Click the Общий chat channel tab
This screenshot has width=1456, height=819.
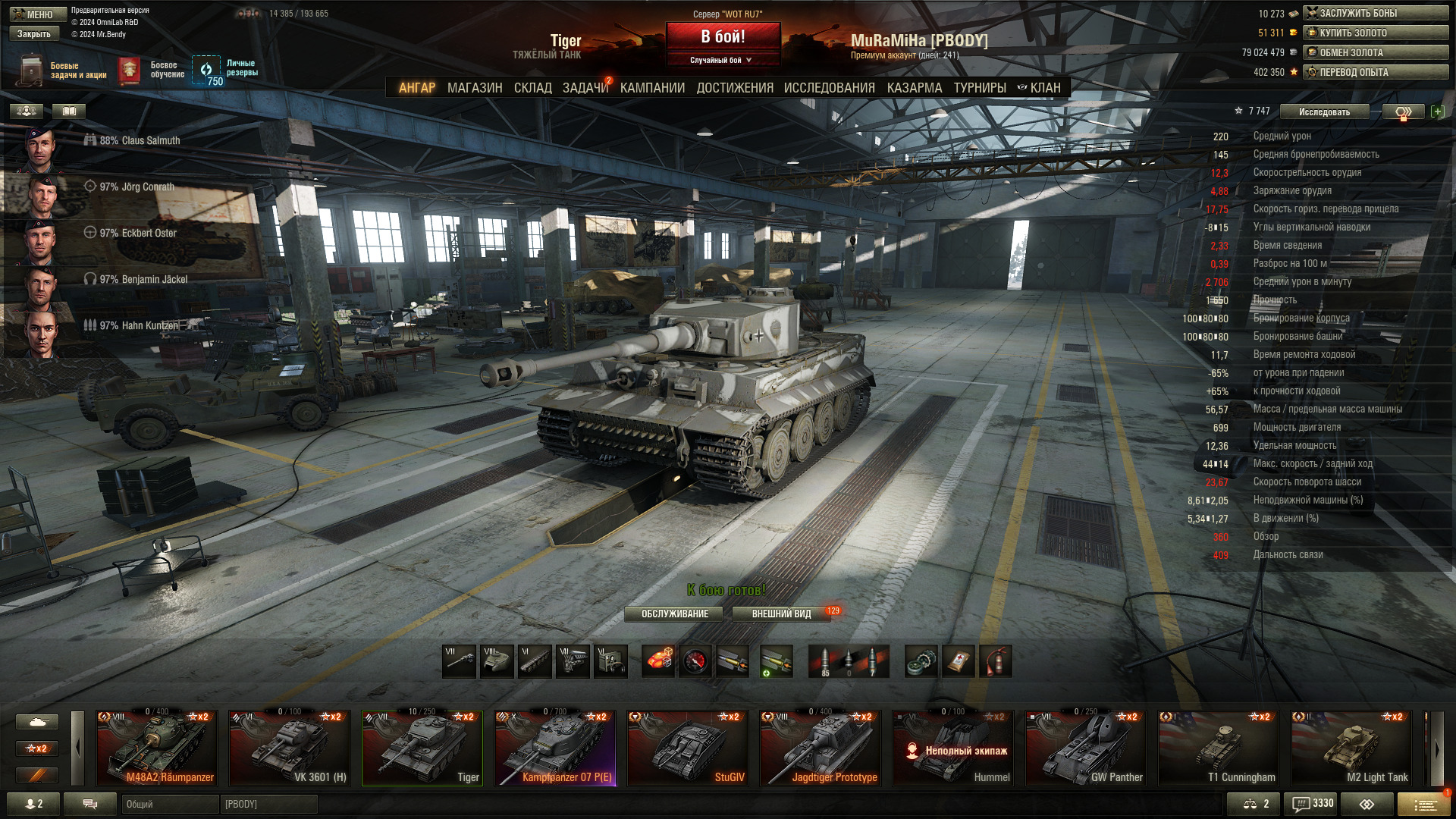coord(170,804)
